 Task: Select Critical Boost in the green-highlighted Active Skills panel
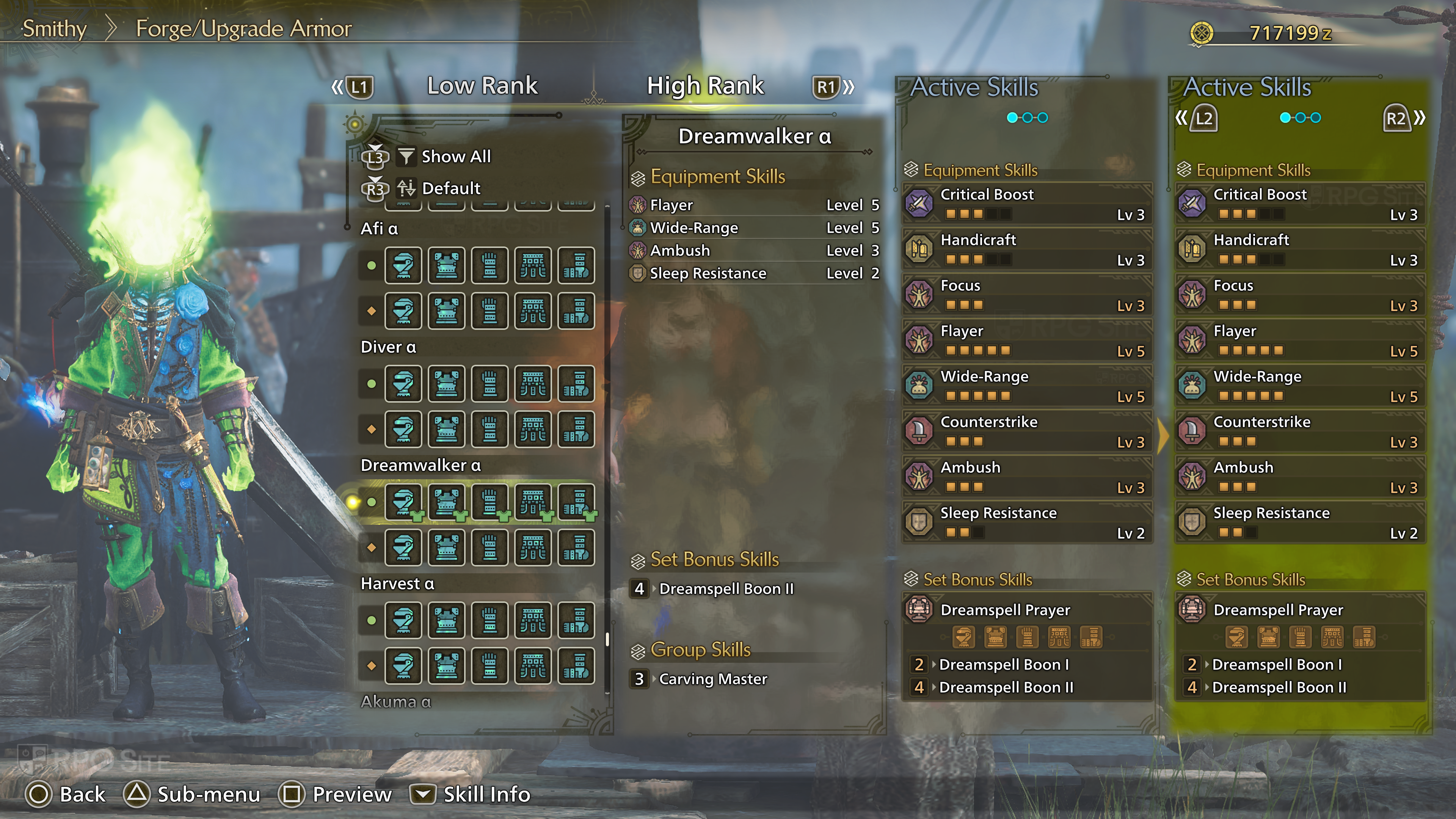pos(1300,204)
